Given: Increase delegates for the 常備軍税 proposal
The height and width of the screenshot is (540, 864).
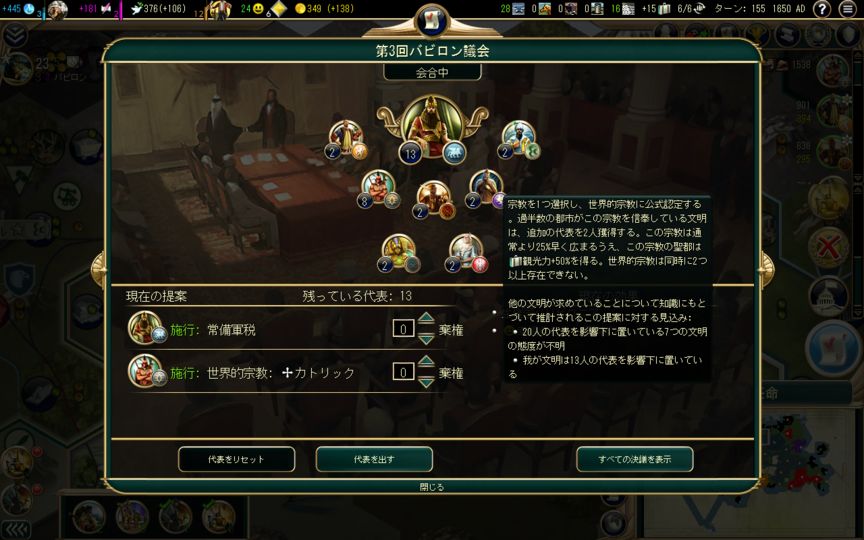Looking at the screenshot, I should pos(426,320).
